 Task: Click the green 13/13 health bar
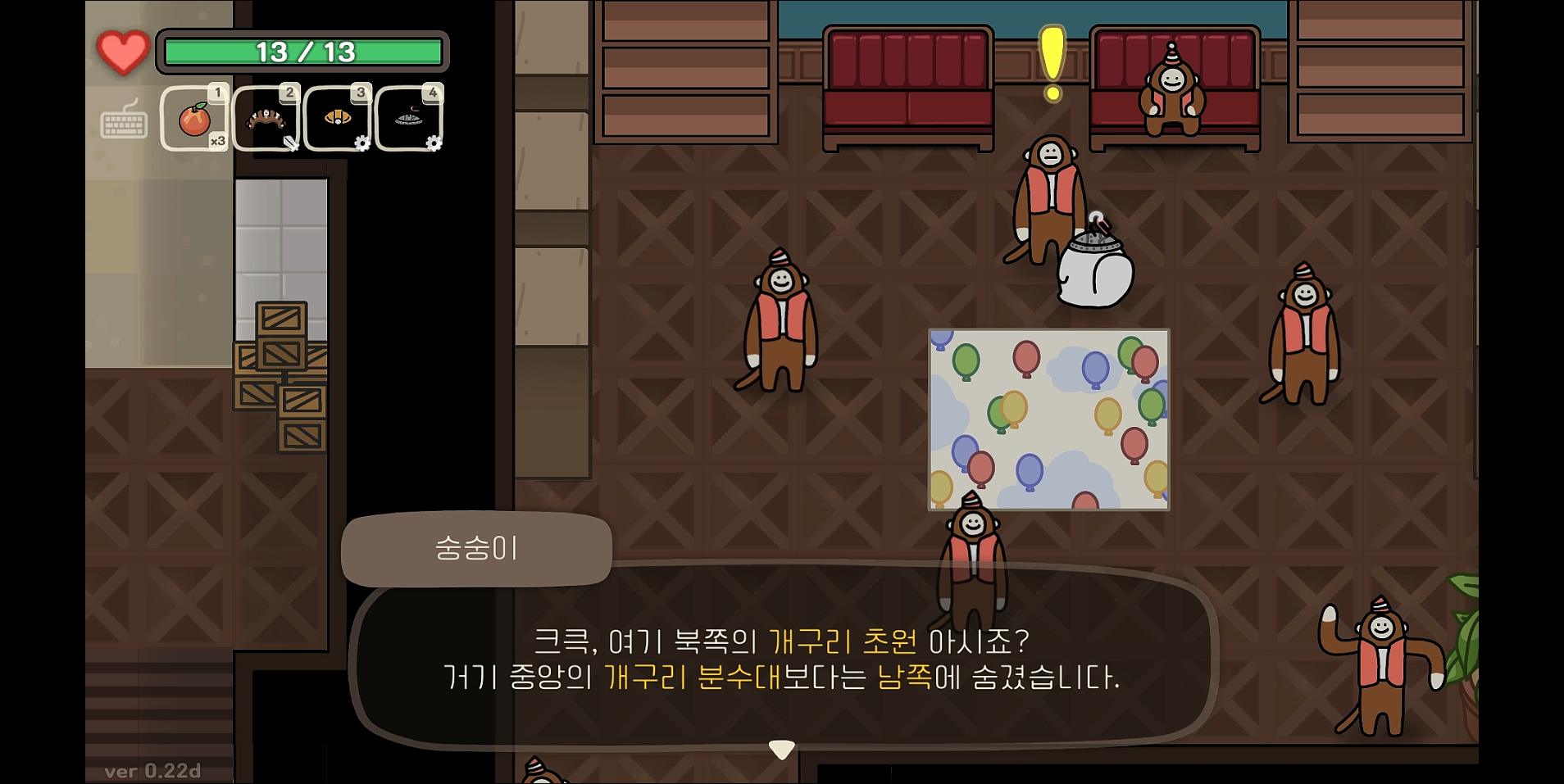(303, 51)
